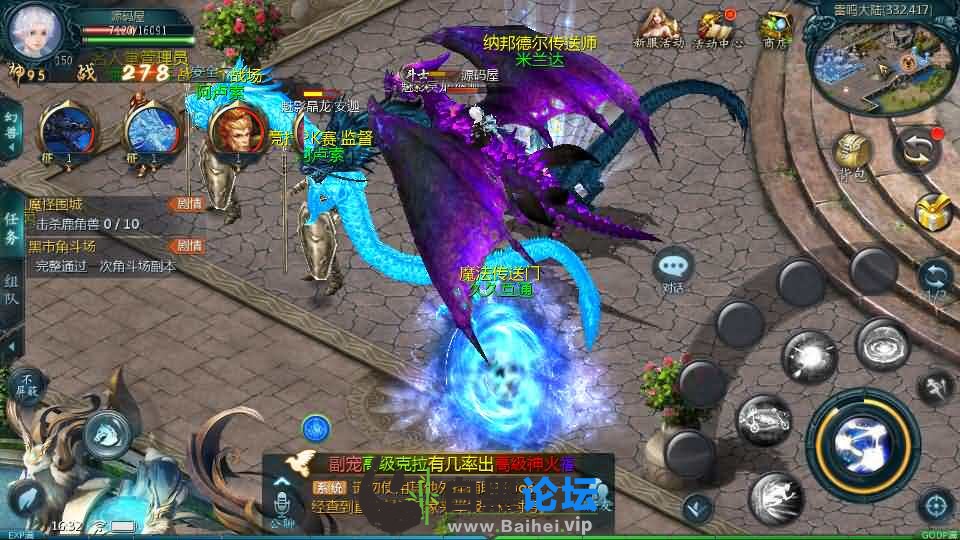This screenshot has width=960, height=540.
Task: Use the whirlwind vortex skill
Action: (x=884, y=345)
